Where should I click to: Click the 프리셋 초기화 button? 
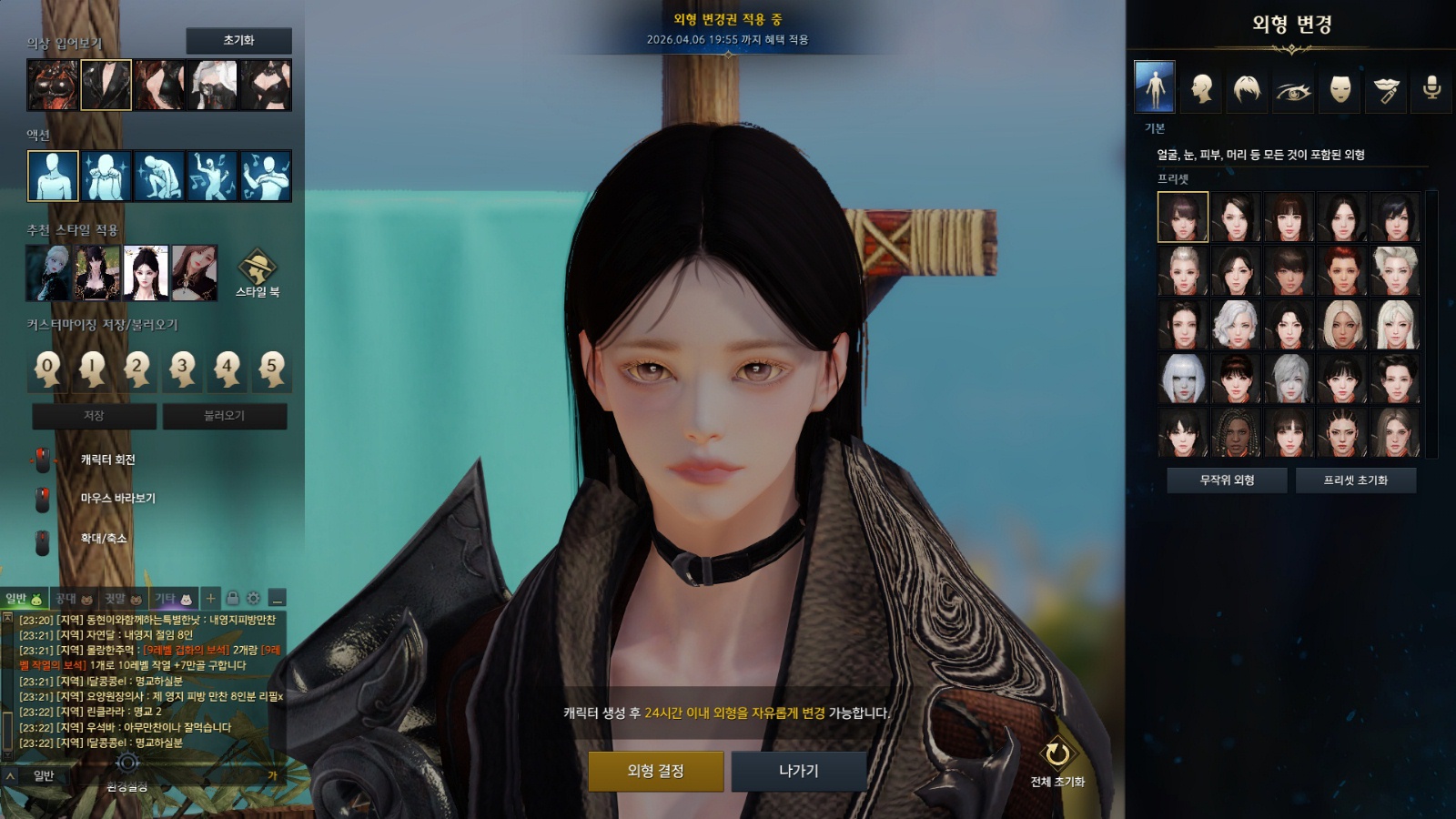1355,480
